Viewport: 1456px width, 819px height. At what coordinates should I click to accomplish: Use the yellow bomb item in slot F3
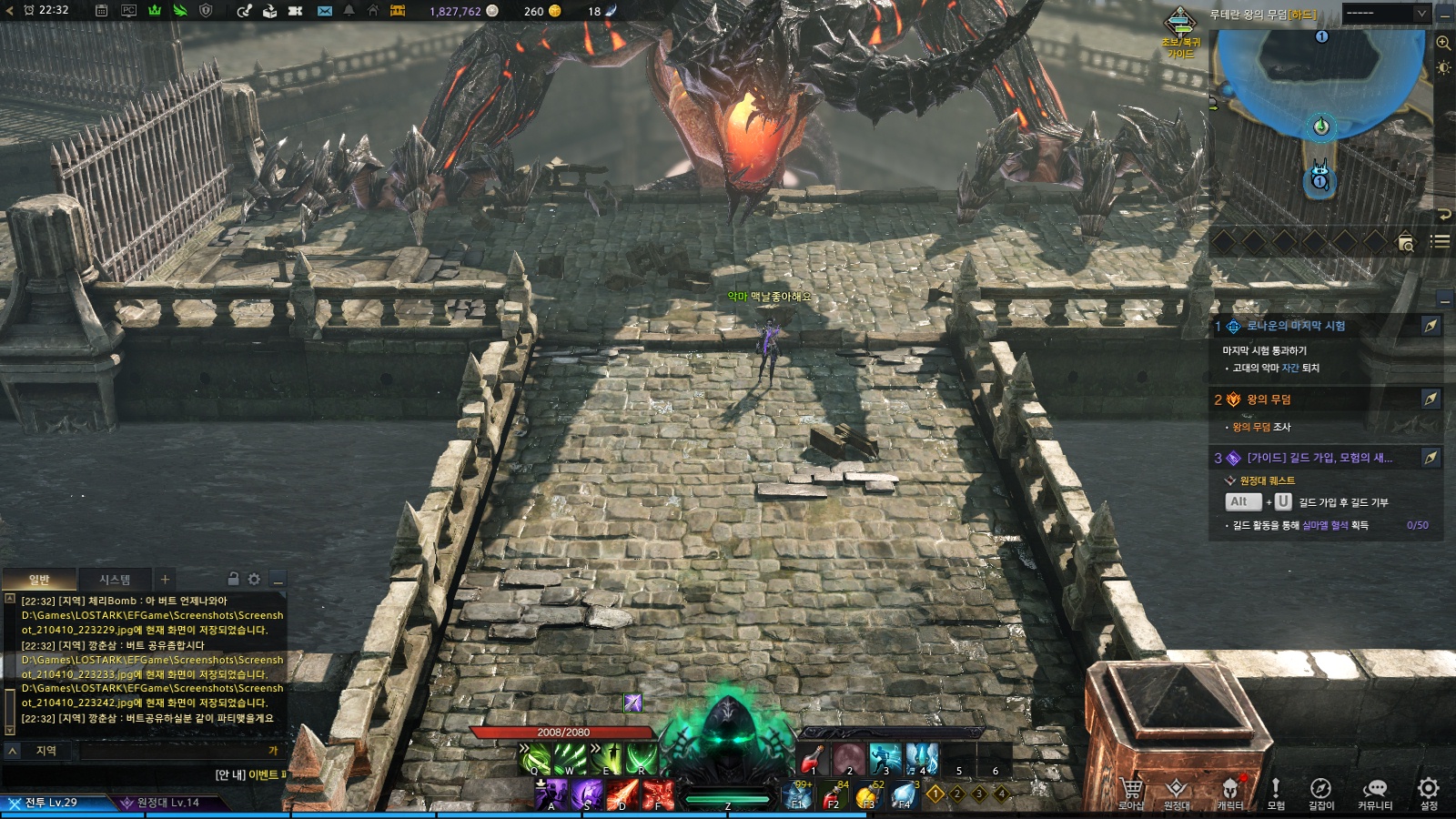click(x=867, y=796)
